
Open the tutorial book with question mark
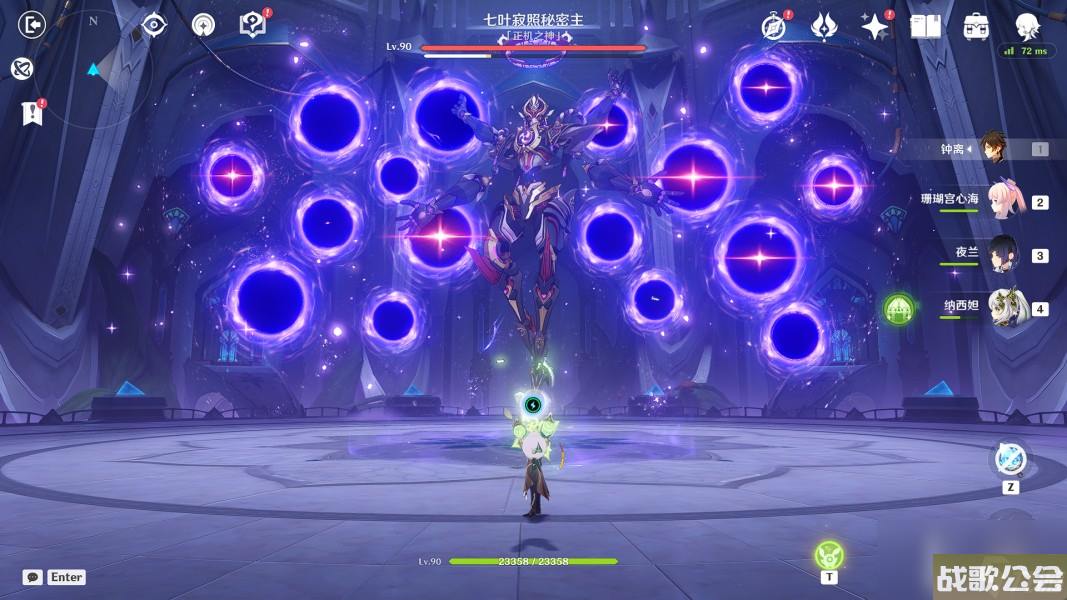pyautogui.click(x=252, y=25)
